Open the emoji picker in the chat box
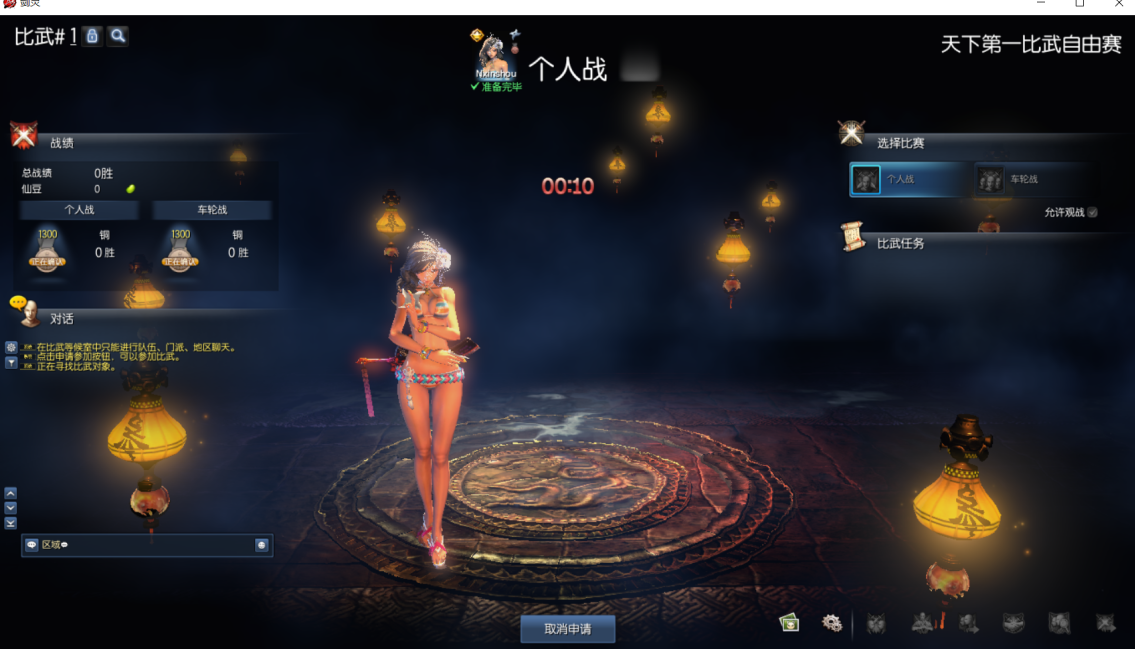 point(261,545)
